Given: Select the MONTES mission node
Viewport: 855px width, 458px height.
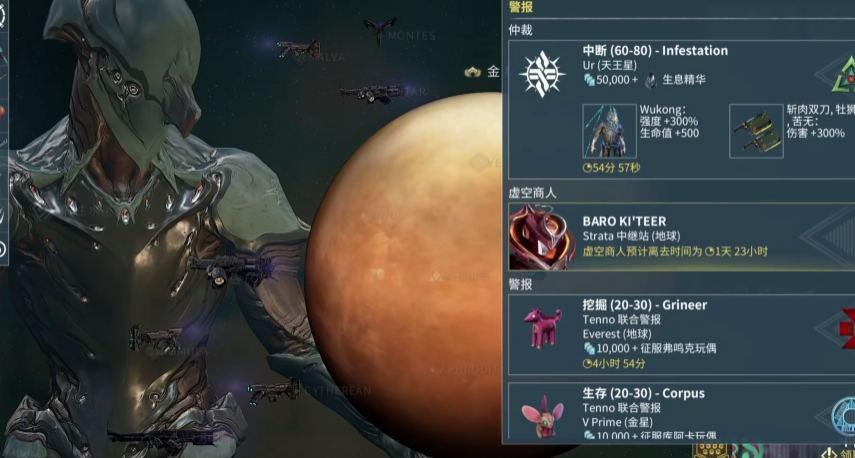Looking at the screenshot, I should pos(380,31).
